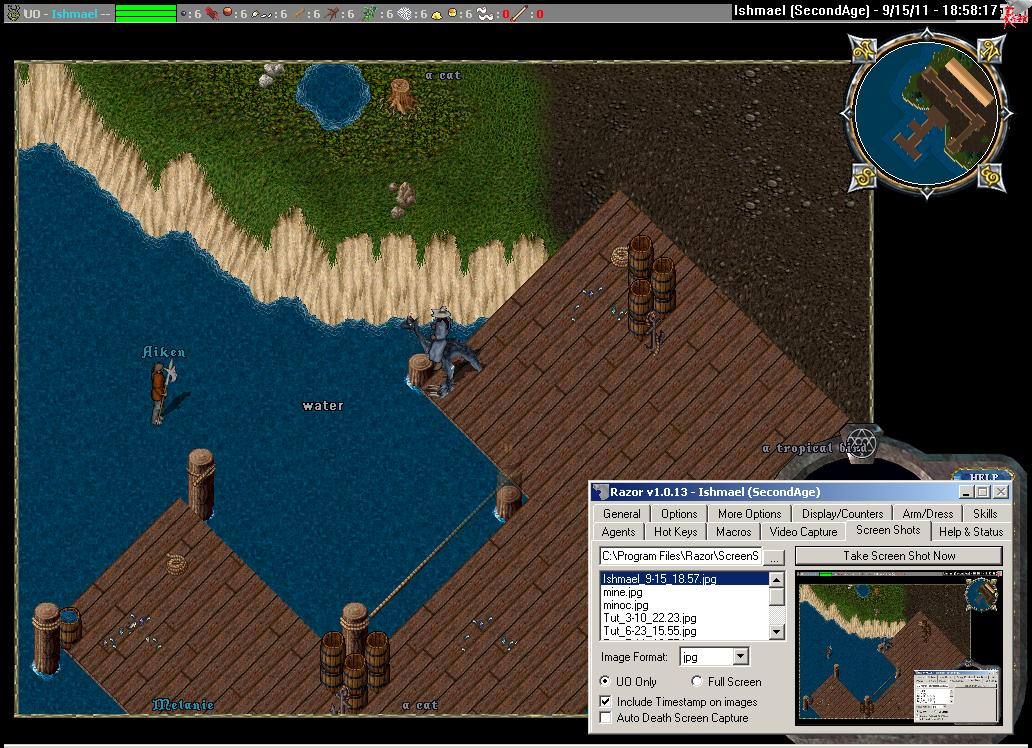Screen dimensions: 1032x748
Task: Open the Hot Keys tab
Action: (676, 532)
